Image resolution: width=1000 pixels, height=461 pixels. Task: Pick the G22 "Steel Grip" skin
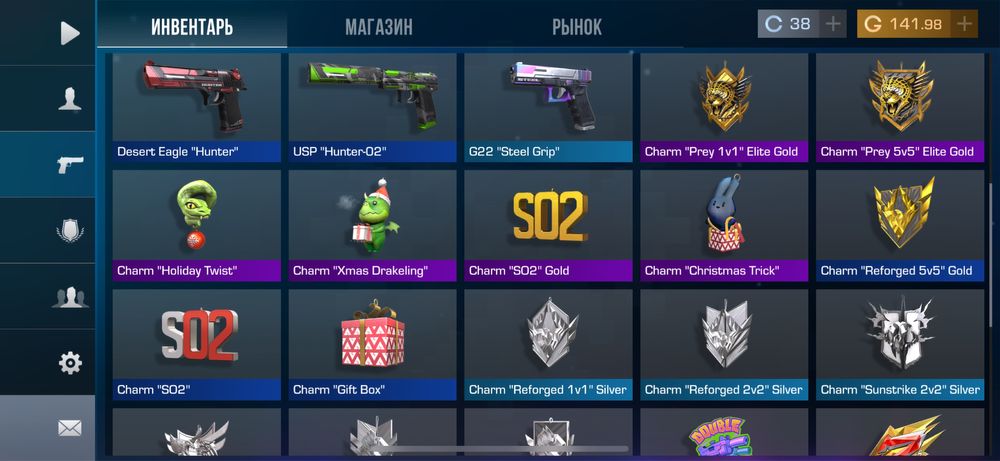click(x=548, y=107)
